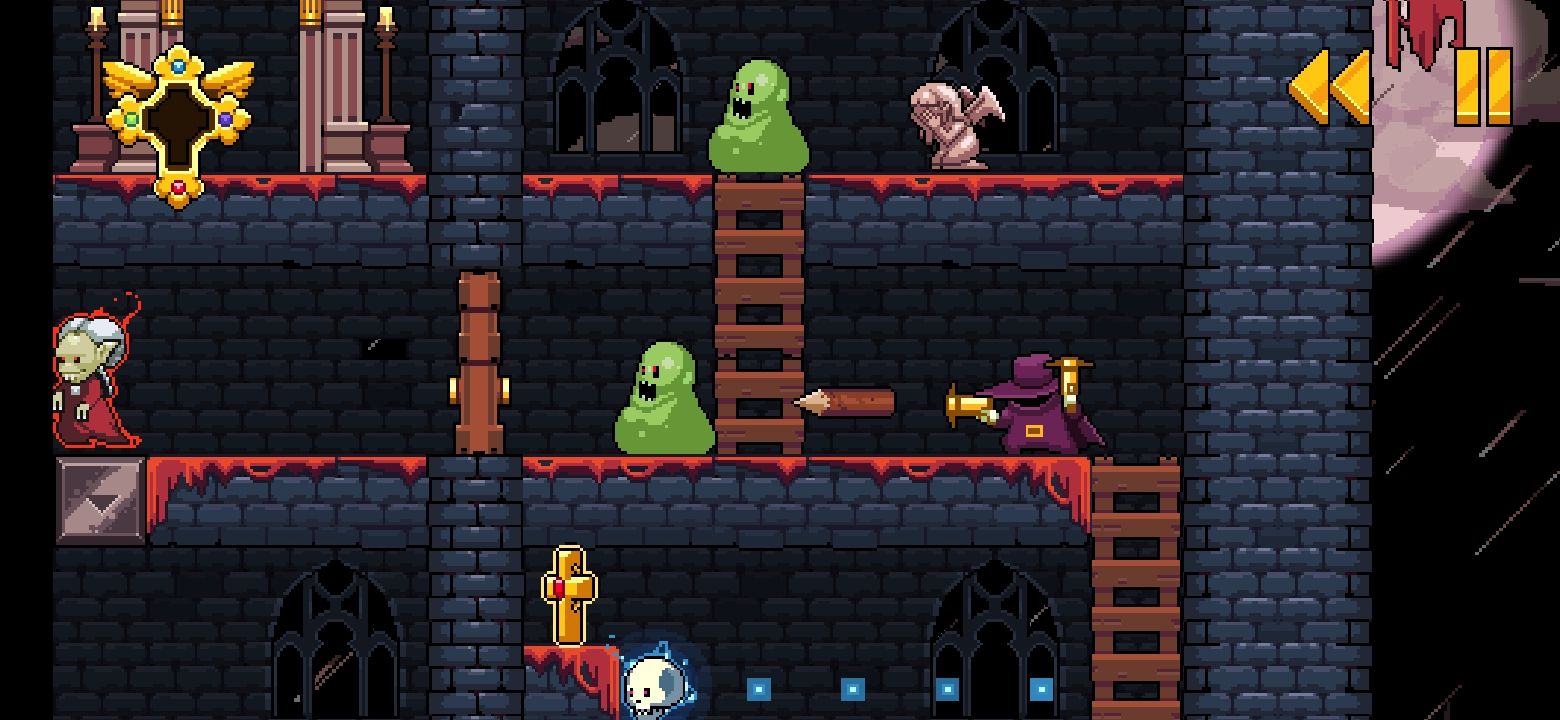Viewport: 1560px width, 720px height.
Task: Pause the game
Action: tap(1483, 87)
